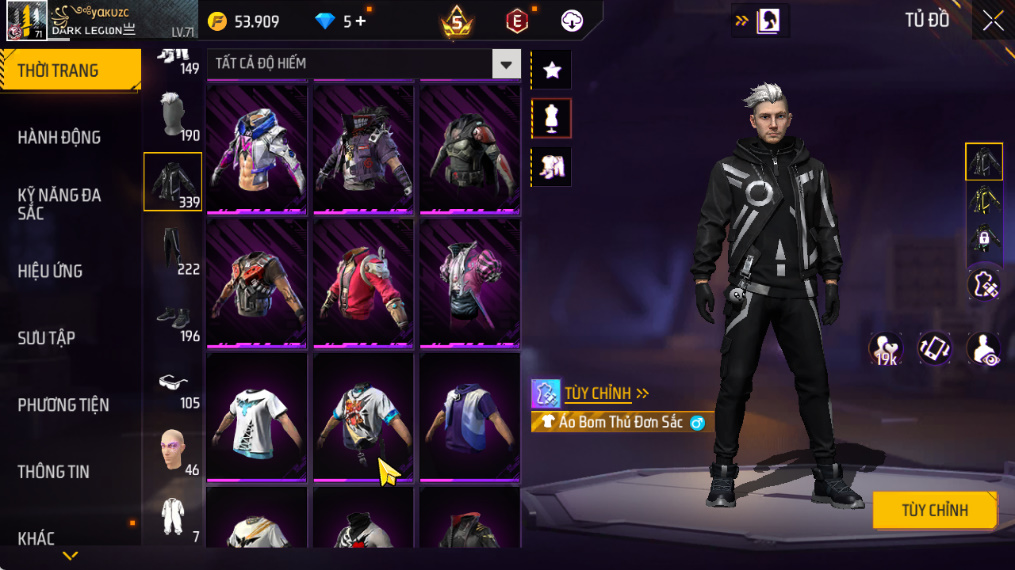The width and height of the screenshot is (1015, 570).
Task: Show favorites with the star icon
Action: [x=551, y=70]
